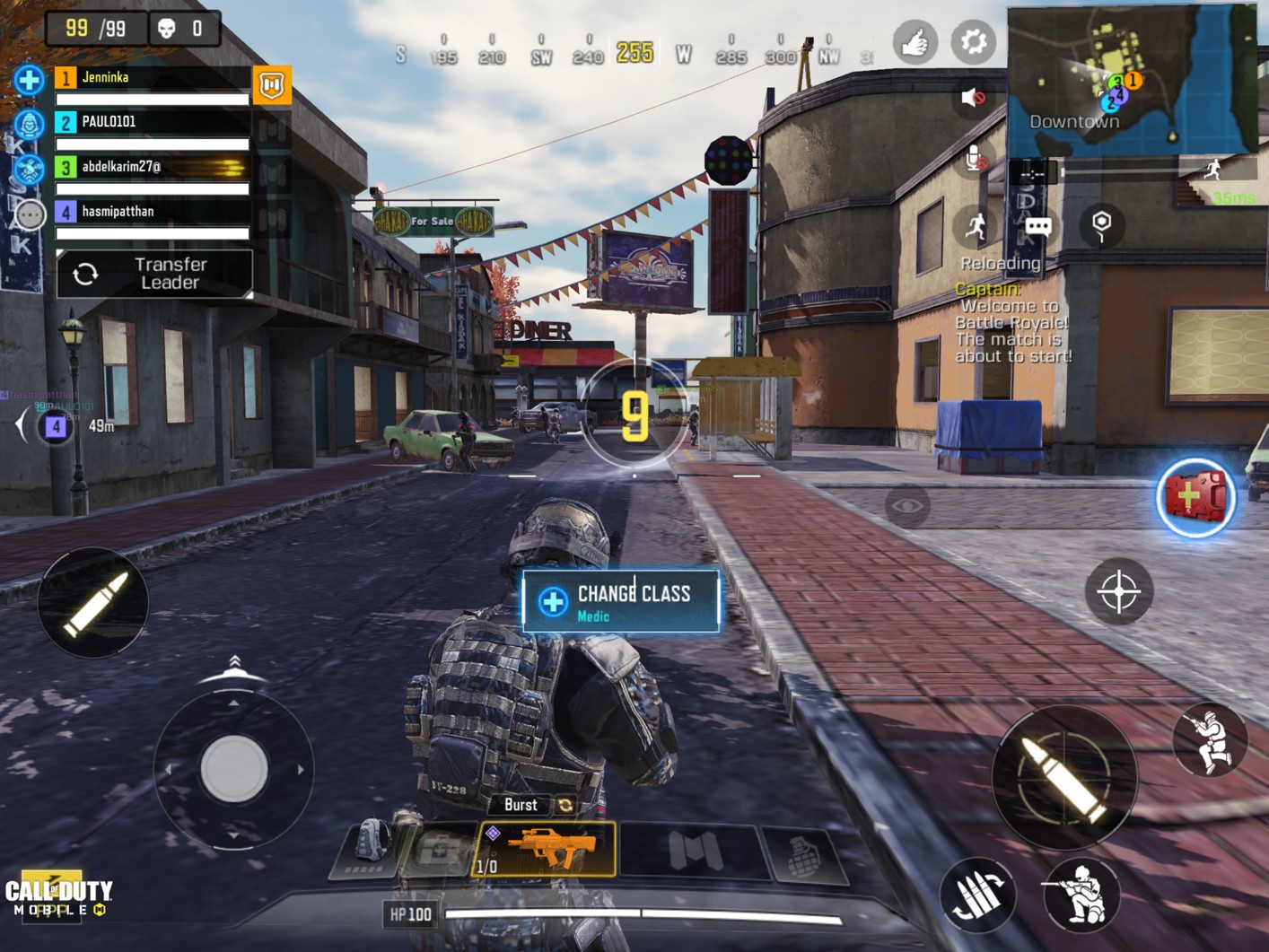Fire with the large right bullet button
1269x952 pixels.
pos(1064,778)
